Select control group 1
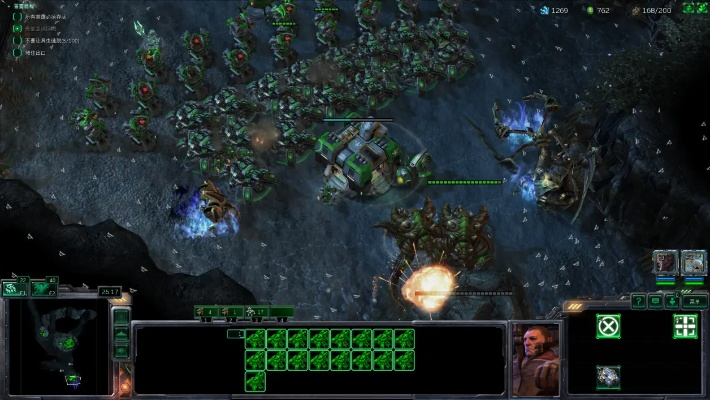 point(207,312)
